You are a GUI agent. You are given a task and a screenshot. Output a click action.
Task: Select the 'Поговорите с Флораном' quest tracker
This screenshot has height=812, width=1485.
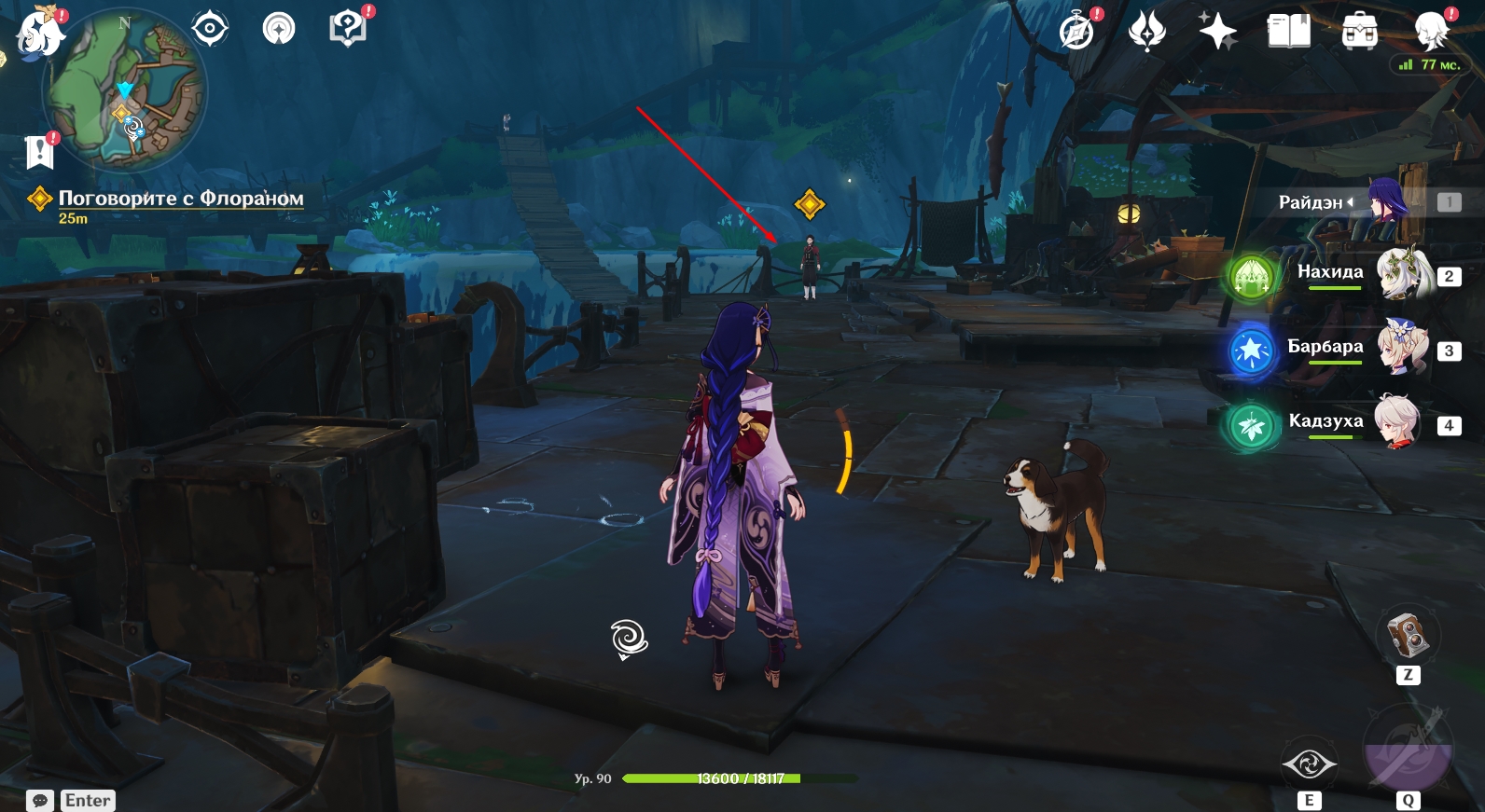click(x=180, y=199)
